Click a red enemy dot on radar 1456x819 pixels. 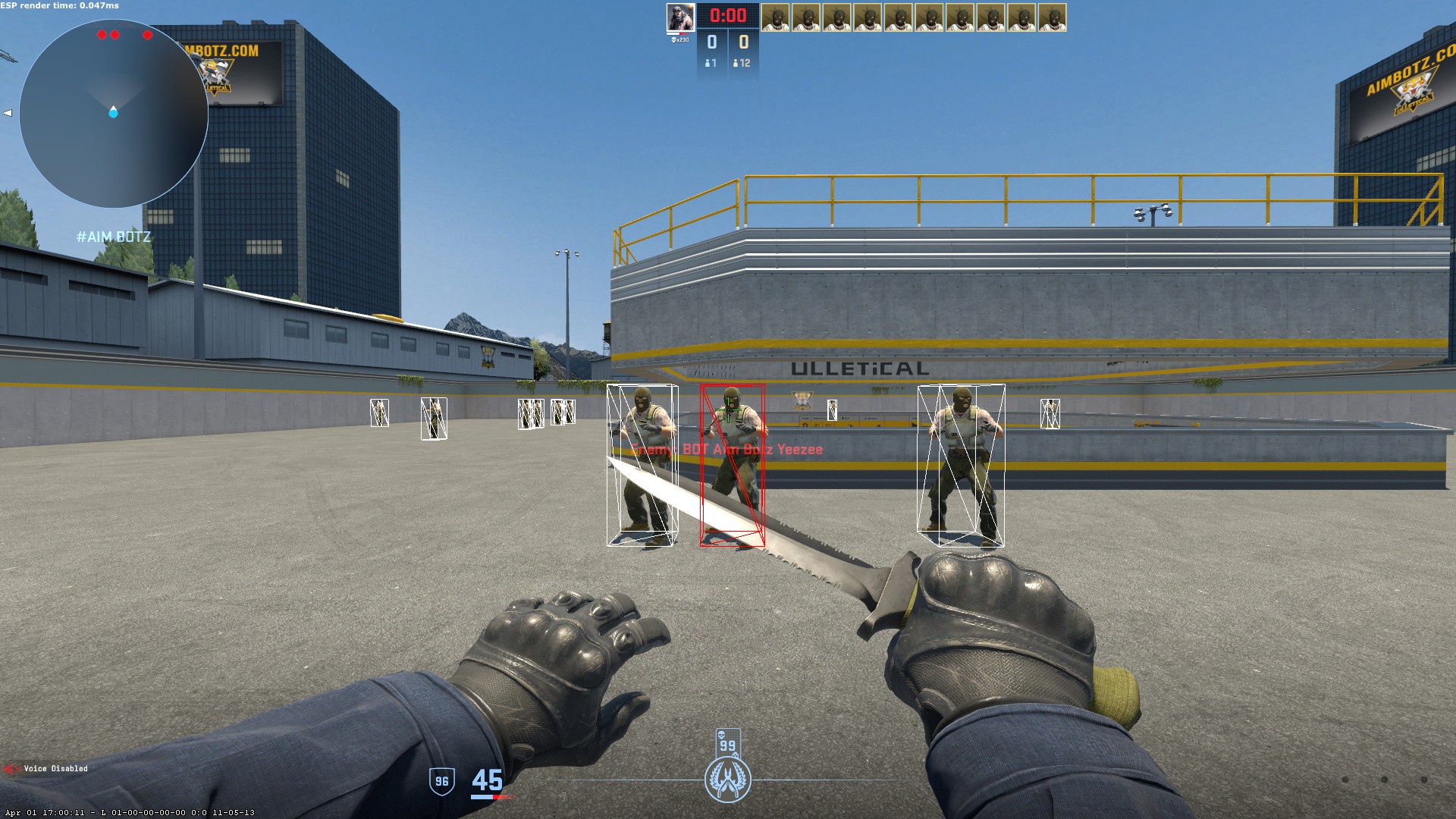(x=101, y=33)
